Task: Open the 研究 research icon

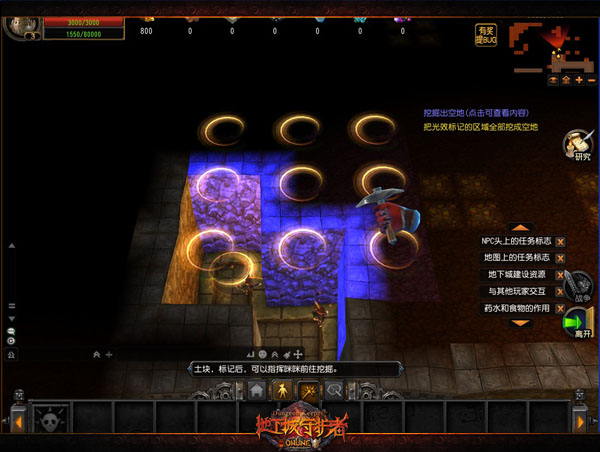Action: 577,145
